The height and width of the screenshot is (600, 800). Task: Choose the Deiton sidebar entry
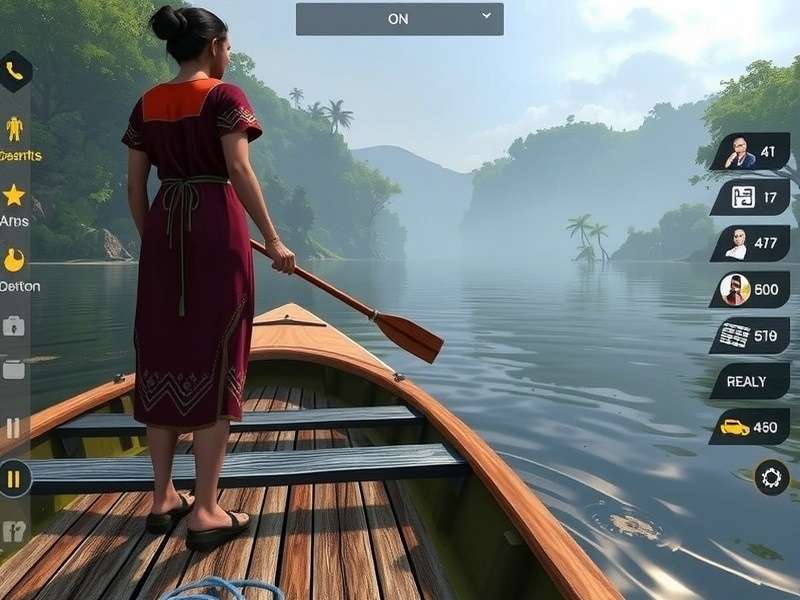click(x=15, y=262)
